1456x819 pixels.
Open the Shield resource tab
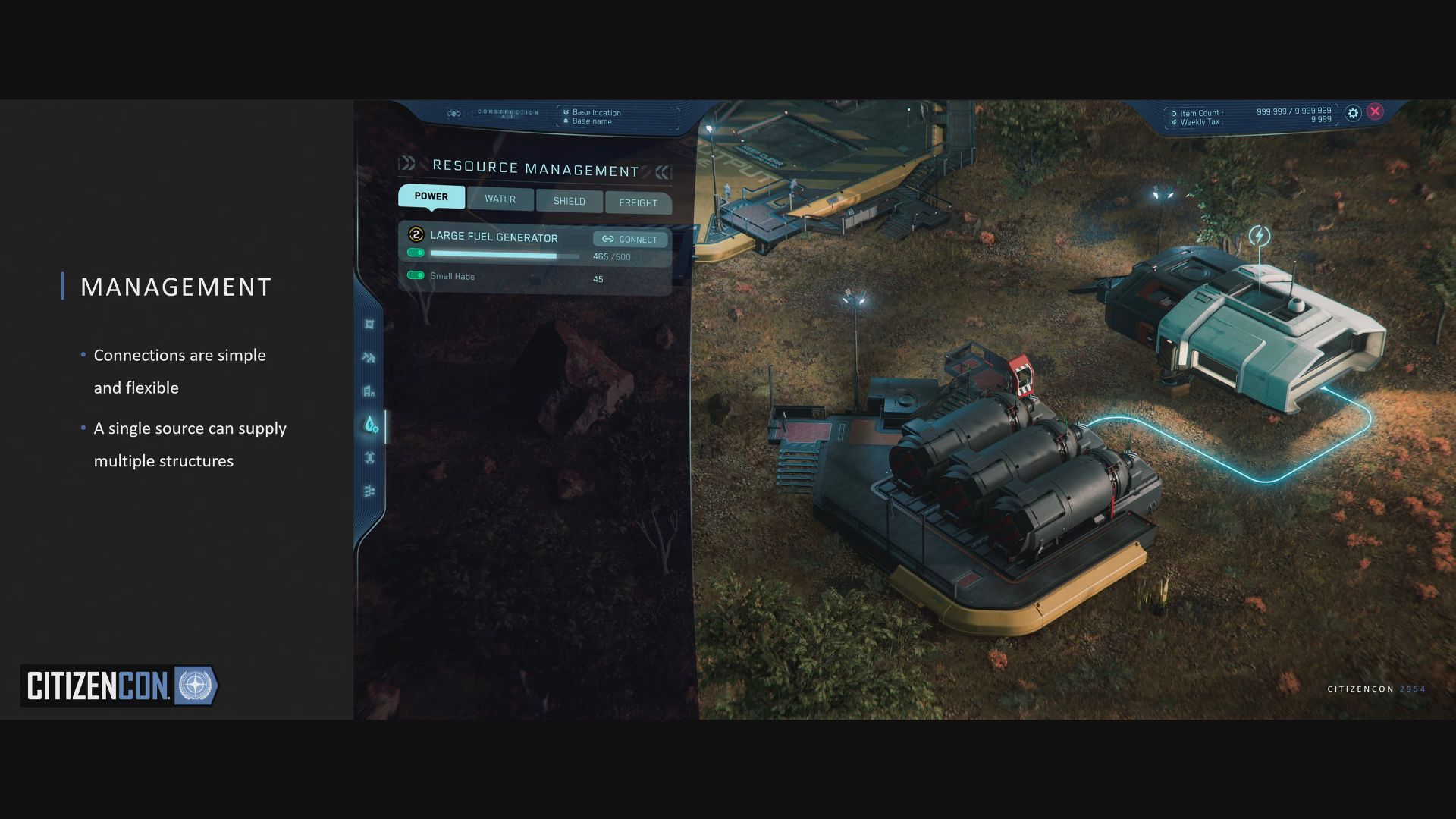point(569,202)
